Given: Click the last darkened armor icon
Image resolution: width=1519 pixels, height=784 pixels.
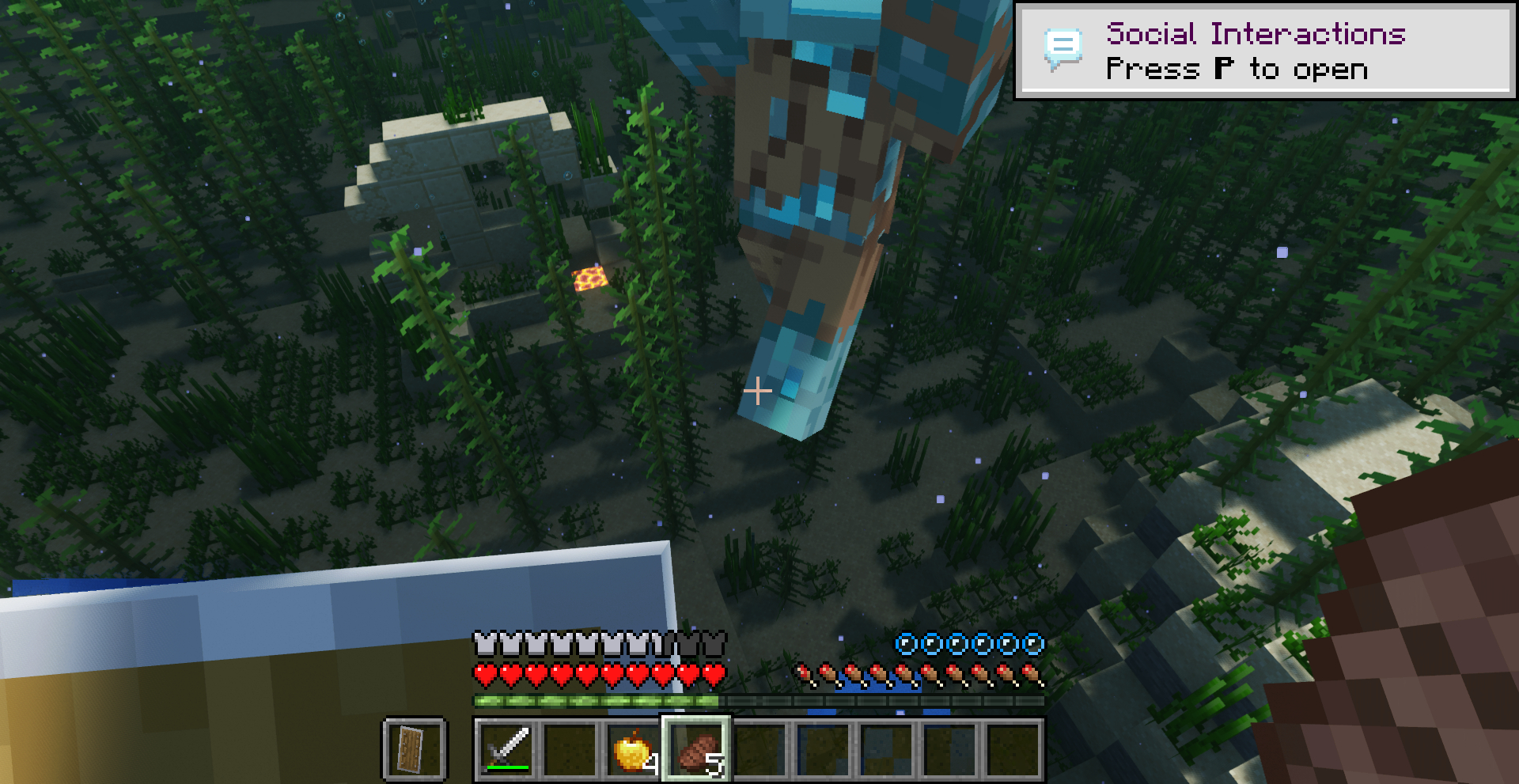Looking at the screenshot, I should point(716,643).
